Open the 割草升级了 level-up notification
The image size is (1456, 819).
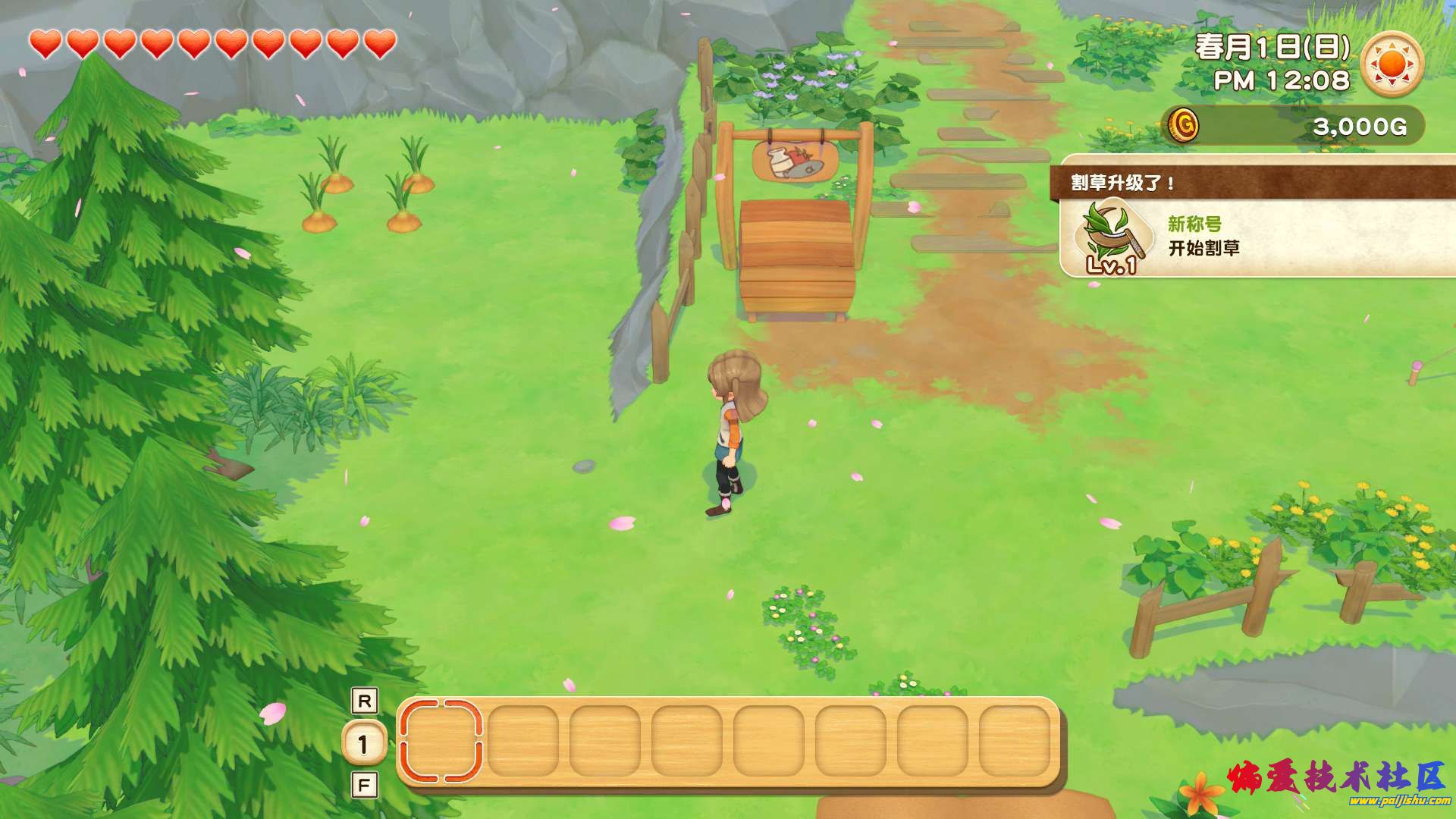pyautogui.click(x=1257, y=217)
